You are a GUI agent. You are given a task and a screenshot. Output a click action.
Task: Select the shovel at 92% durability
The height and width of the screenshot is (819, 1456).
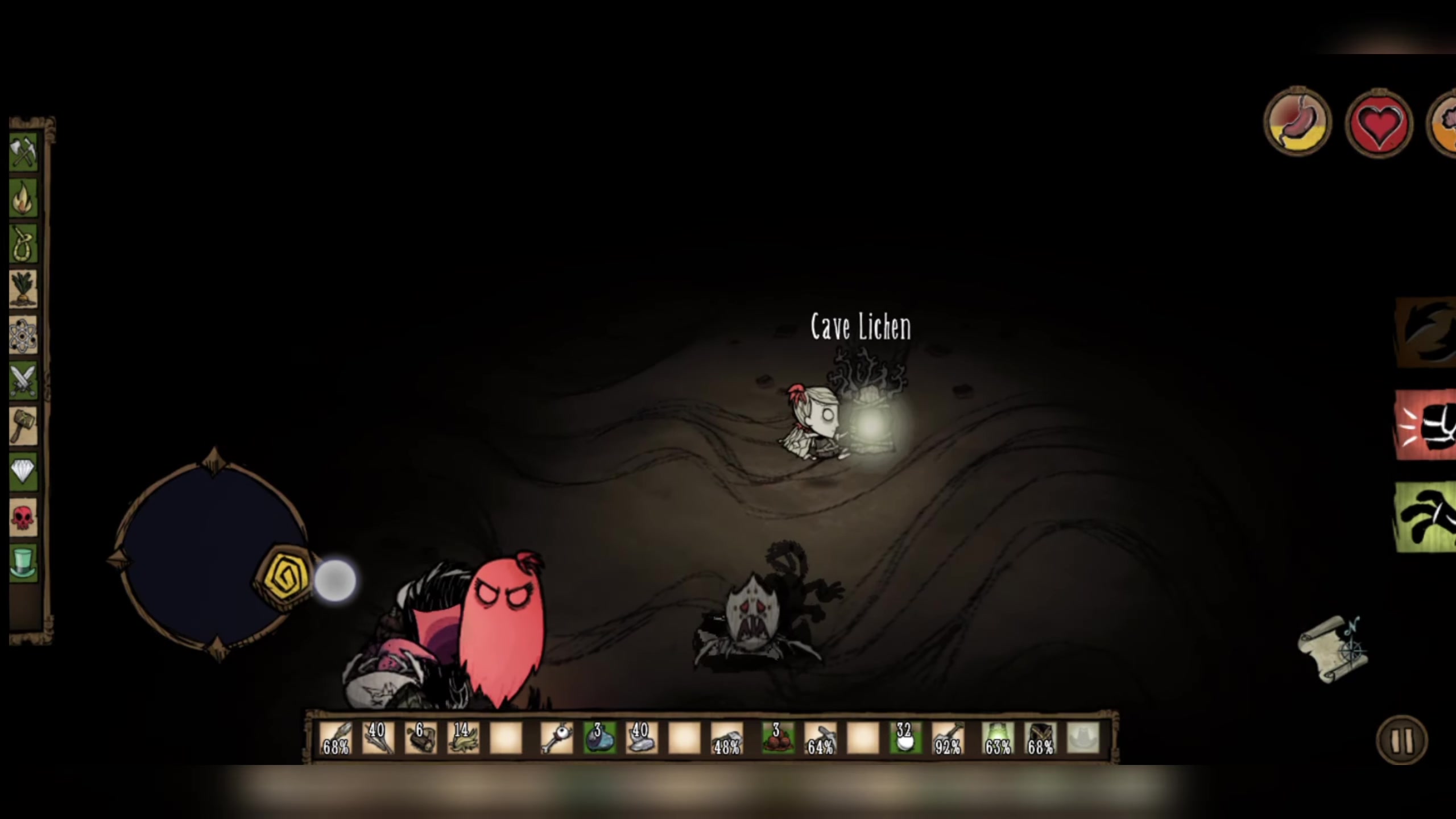tap(948, 739)
